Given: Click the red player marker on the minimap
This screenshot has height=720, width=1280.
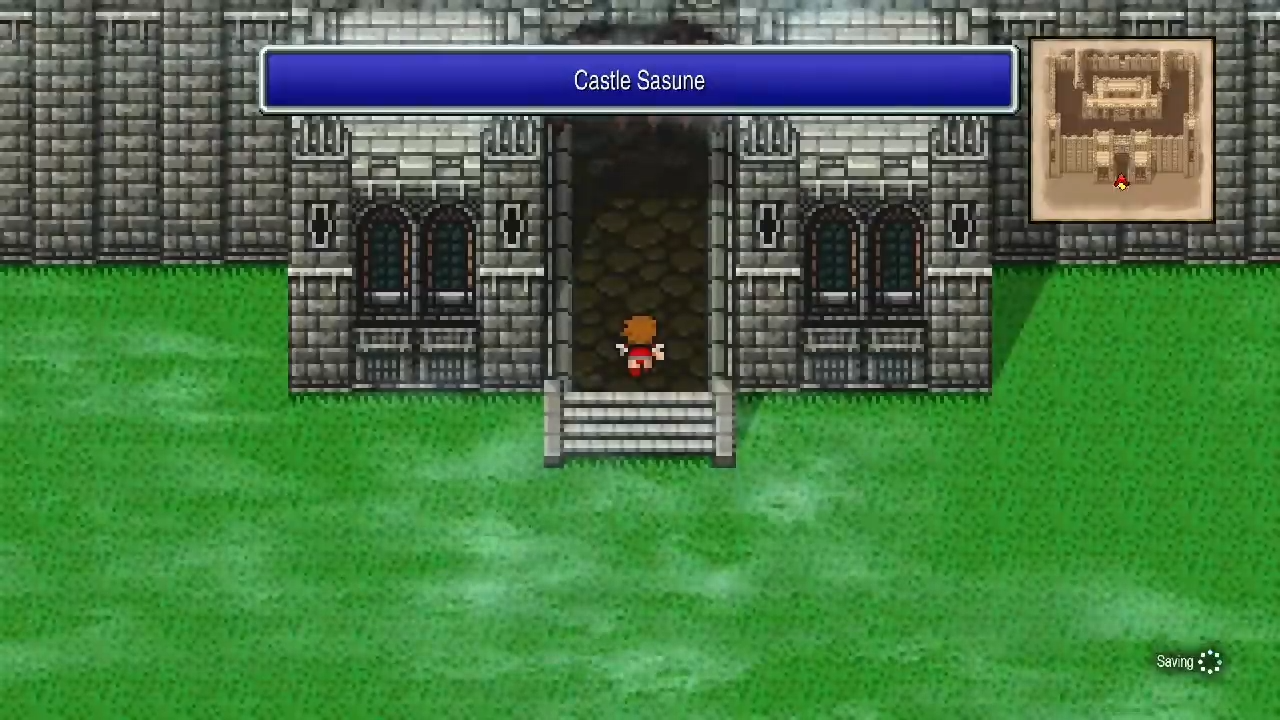Looking at the screenshot, I should coord(1120,181).
